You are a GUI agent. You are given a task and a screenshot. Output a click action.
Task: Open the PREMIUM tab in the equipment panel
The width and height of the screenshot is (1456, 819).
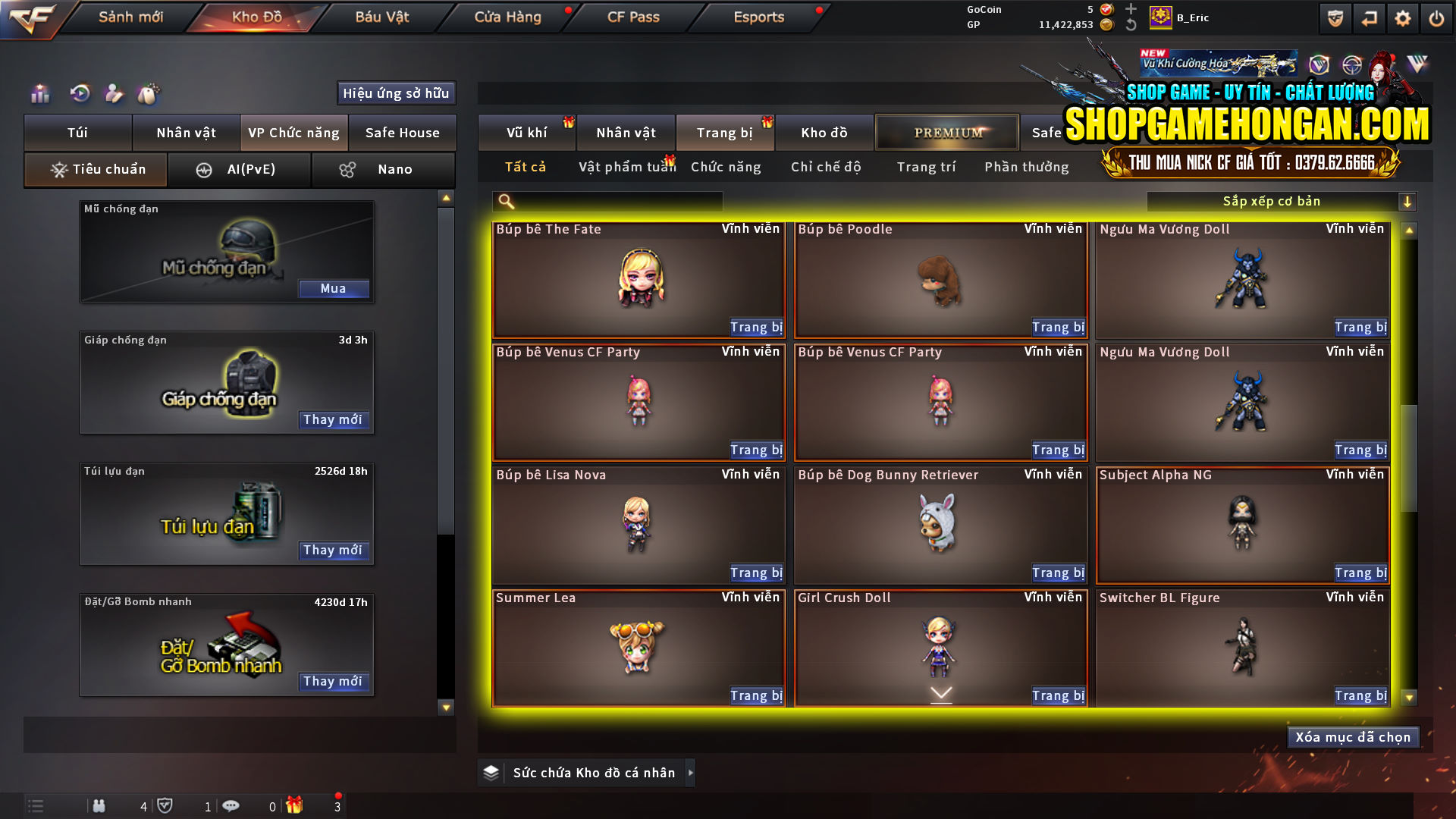946,132
